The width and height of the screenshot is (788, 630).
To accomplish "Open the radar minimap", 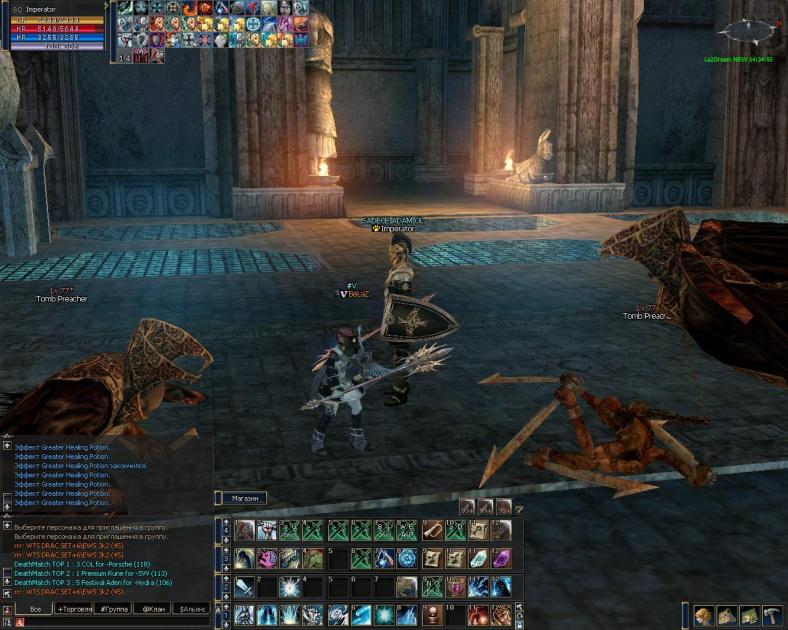I will [747, 32].
